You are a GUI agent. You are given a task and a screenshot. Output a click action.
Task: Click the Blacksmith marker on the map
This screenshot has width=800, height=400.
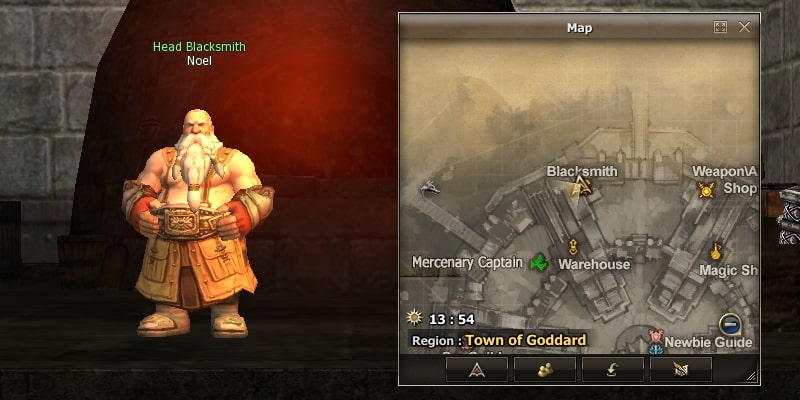(x=583, y=184)
